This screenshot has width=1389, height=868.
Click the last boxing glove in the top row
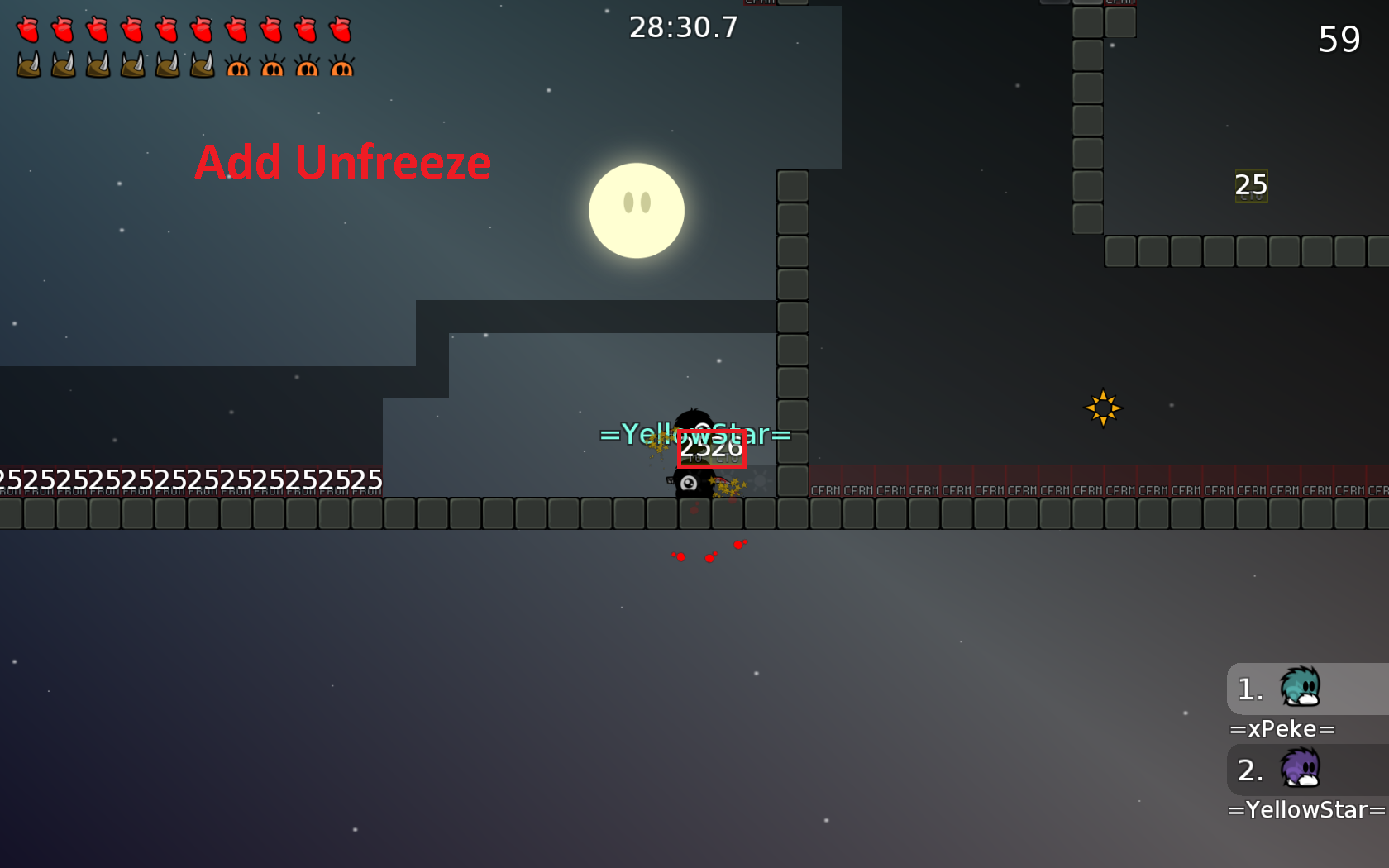tap(340, 27)
